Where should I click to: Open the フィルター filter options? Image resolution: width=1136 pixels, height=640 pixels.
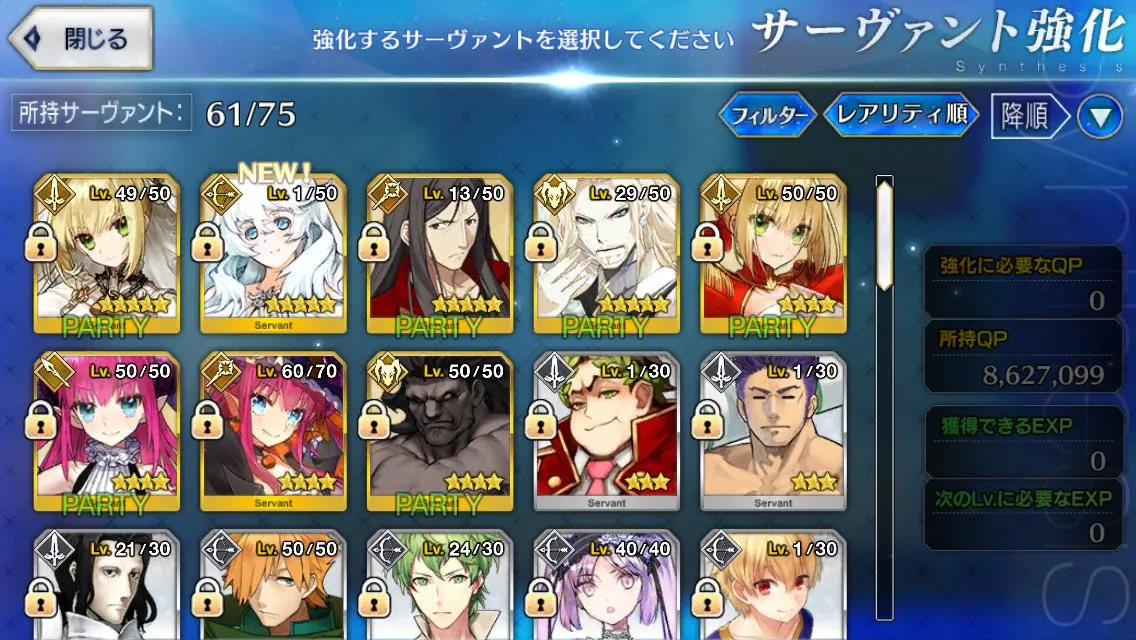pyautogui.click(x=767, y=116)
